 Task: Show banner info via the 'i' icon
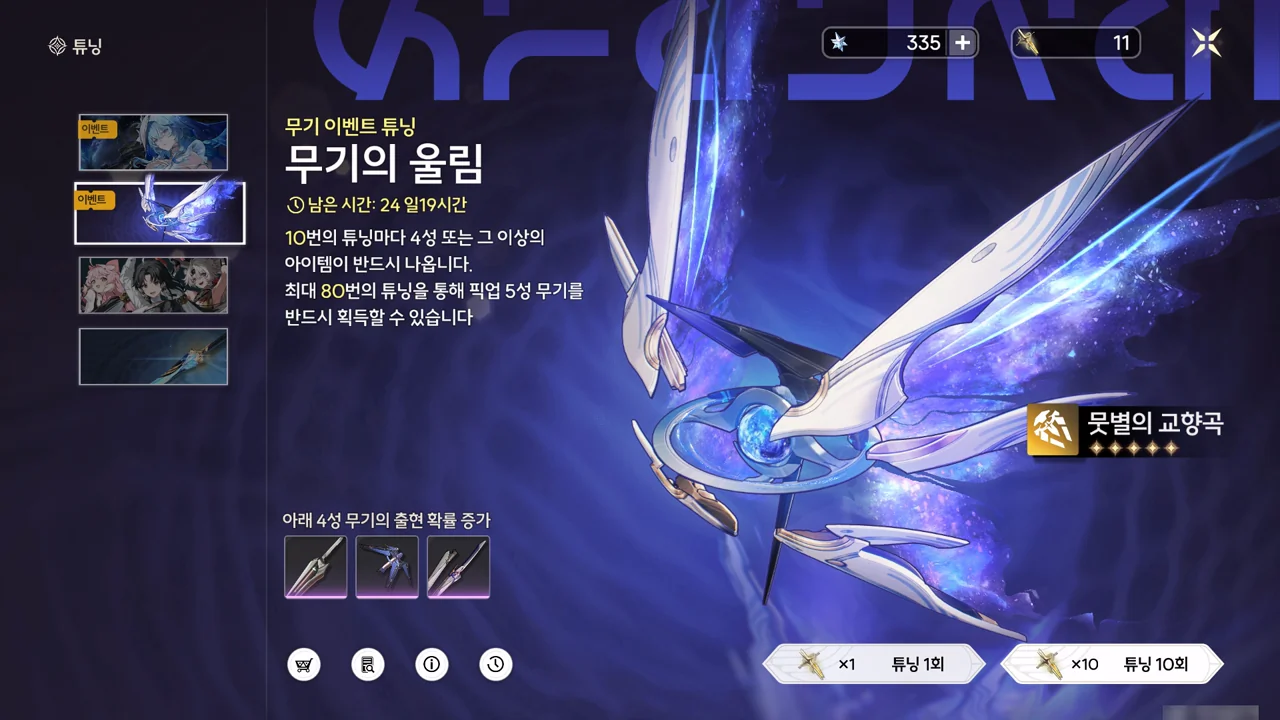tap(432, 664)
